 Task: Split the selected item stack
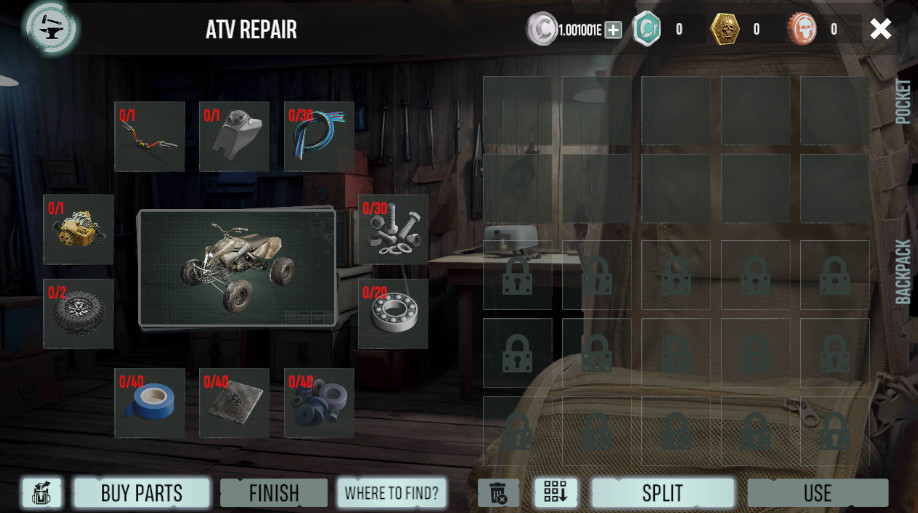tap(662, 493)
